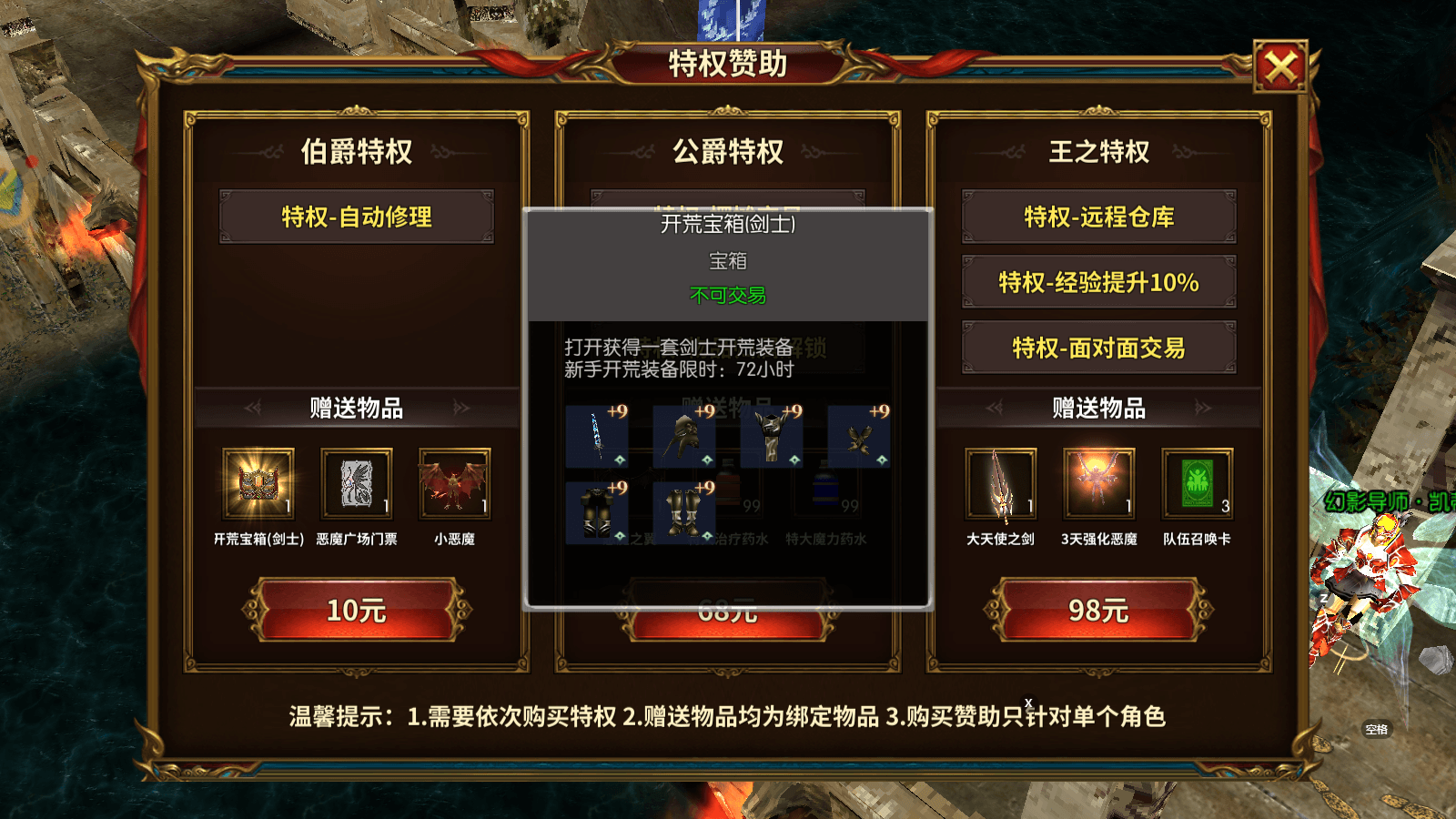Select the 伯爵特权 panel header

click(x=357, y=152)
